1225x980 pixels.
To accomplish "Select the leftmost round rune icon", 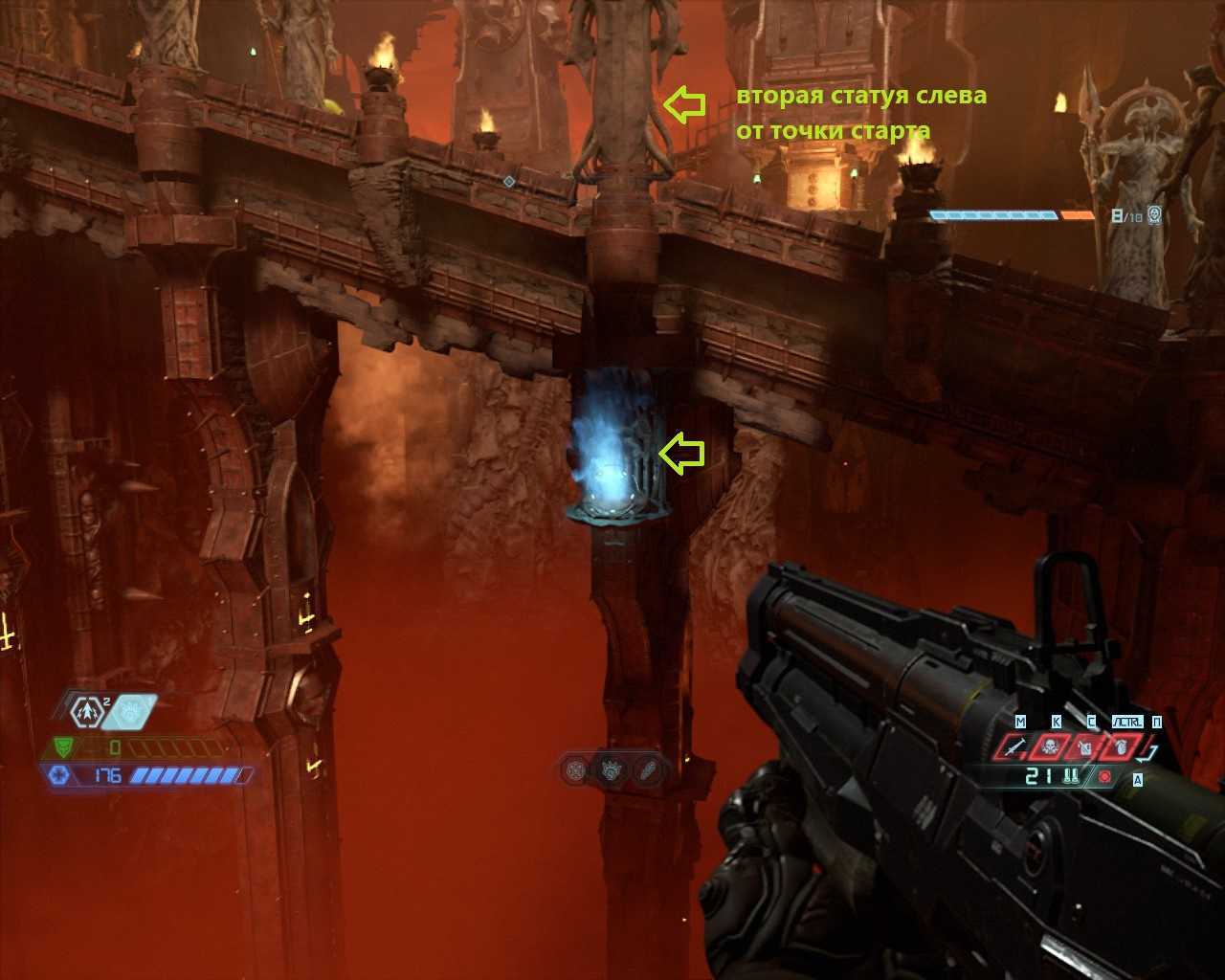I will 575,769.
